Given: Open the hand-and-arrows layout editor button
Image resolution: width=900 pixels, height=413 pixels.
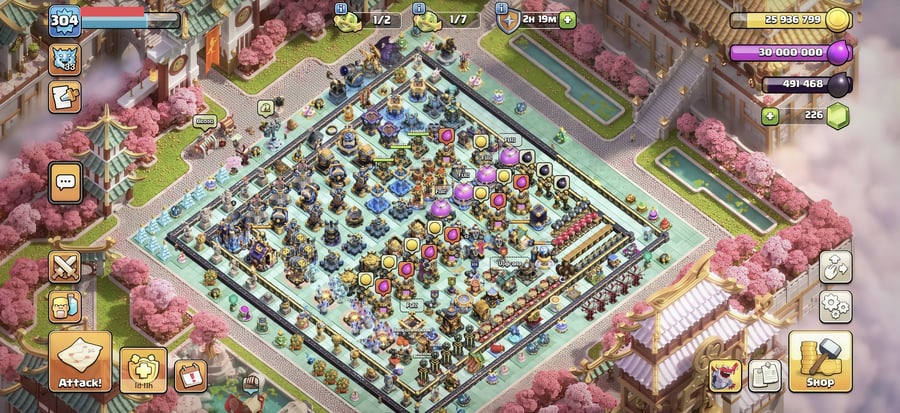Looking at the screenshot, I should pos(835,266).
